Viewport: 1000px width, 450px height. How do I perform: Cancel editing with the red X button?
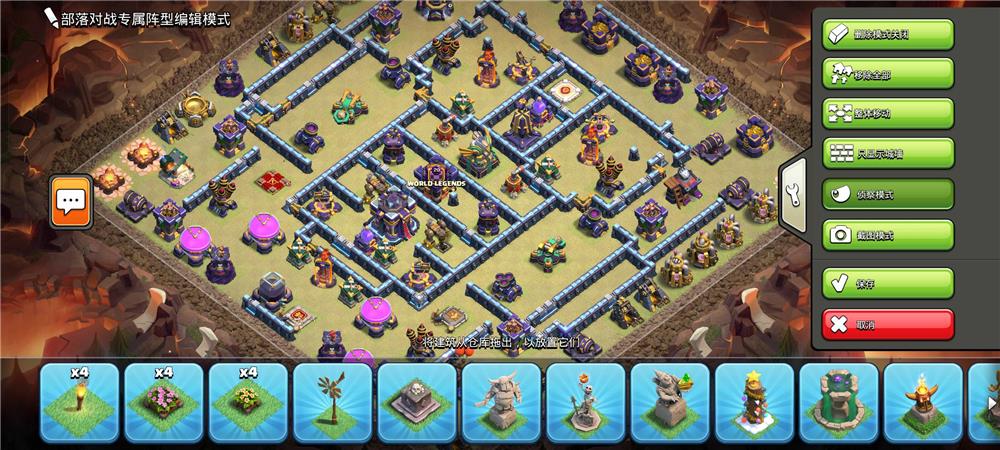tap(888, 324)
